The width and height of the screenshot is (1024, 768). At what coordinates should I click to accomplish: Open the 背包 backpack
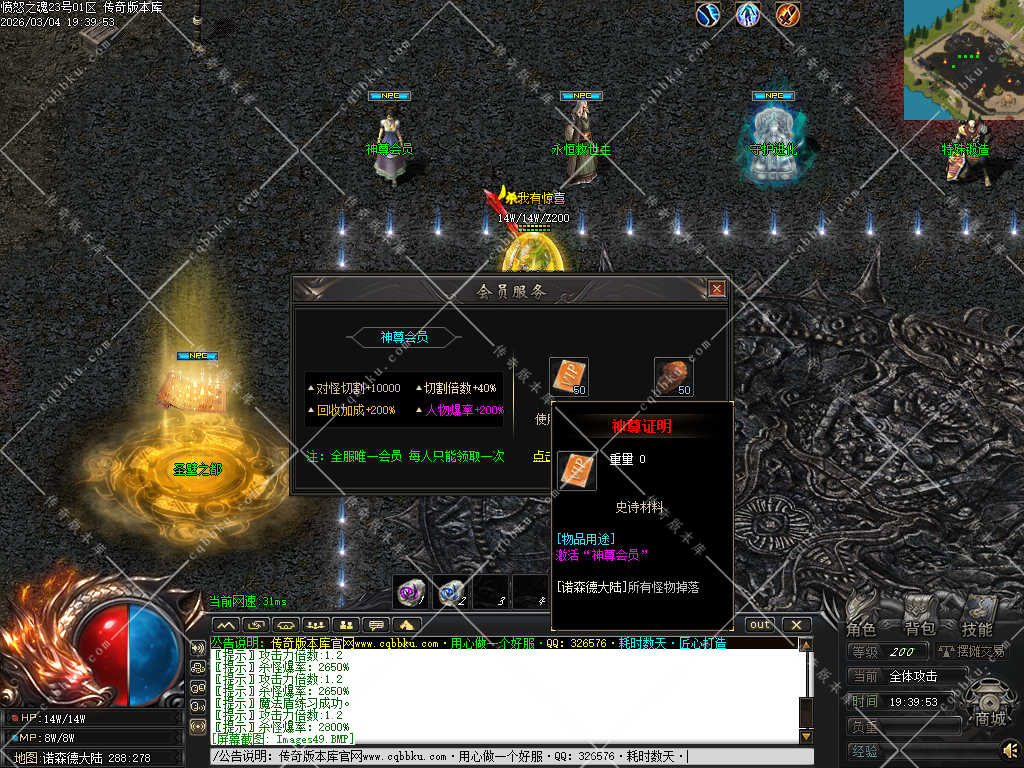pyautogui.click(x=919, y=629)
